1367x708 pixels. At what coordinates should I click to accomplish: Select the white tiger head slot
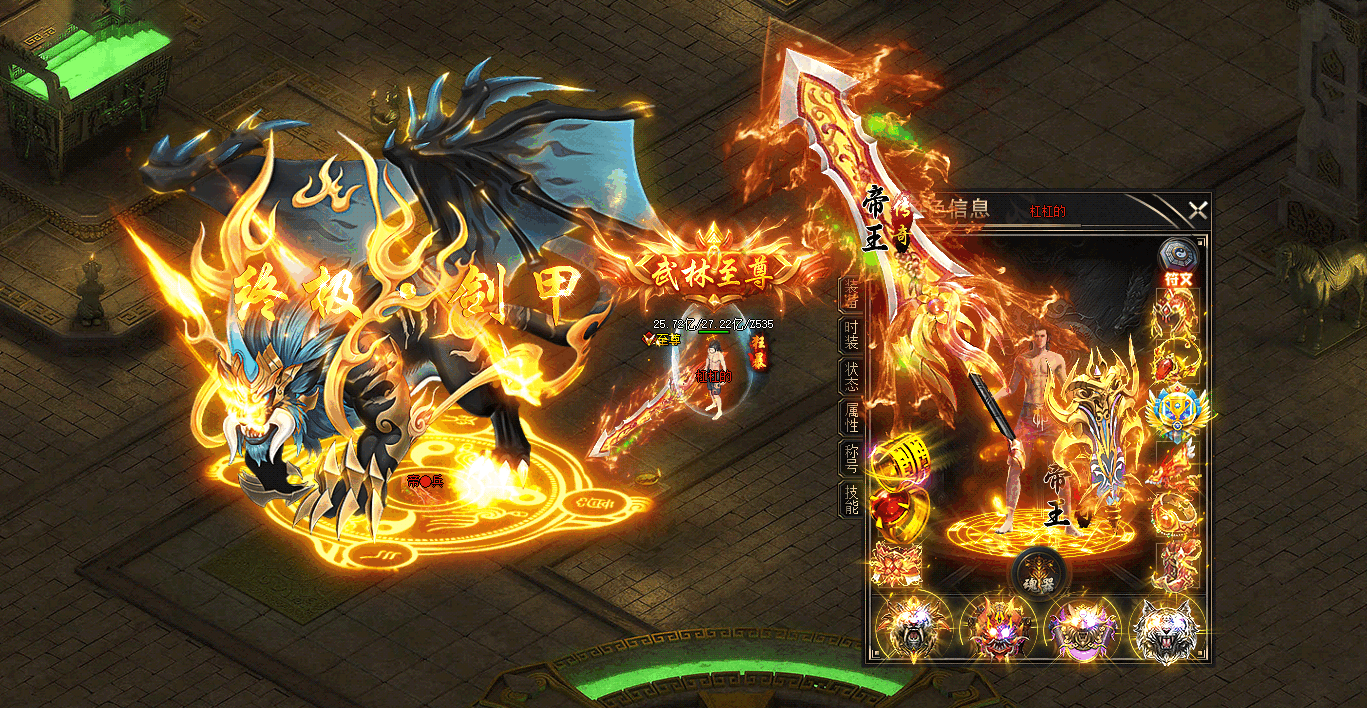pos(1167,628)
